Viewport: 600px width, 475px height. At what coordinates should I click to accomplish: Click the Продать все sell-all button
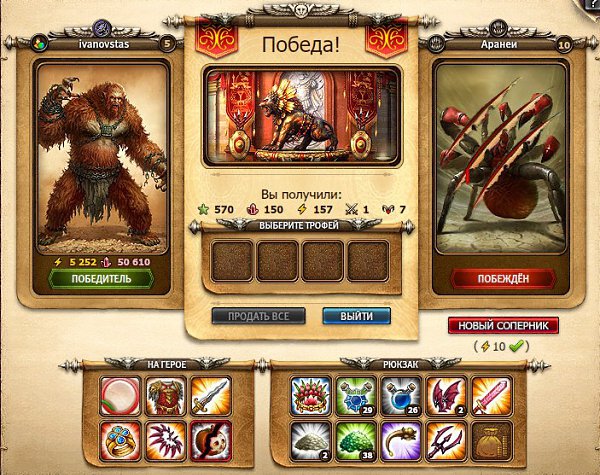coord(258,316)
